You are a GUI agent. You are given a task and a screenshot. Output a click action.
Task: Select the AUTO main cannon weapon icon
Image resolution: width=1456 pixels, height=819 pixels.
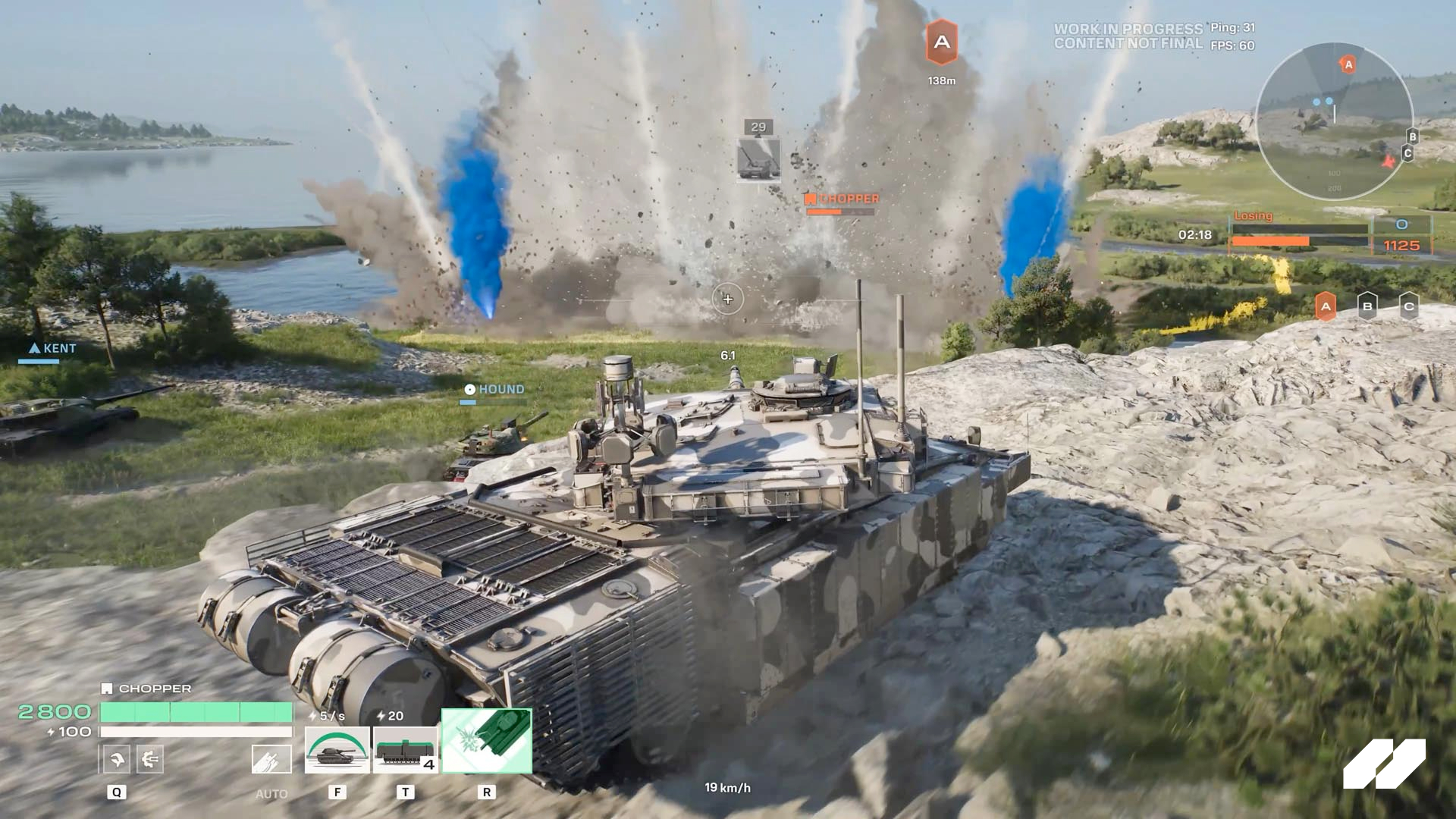271,758
